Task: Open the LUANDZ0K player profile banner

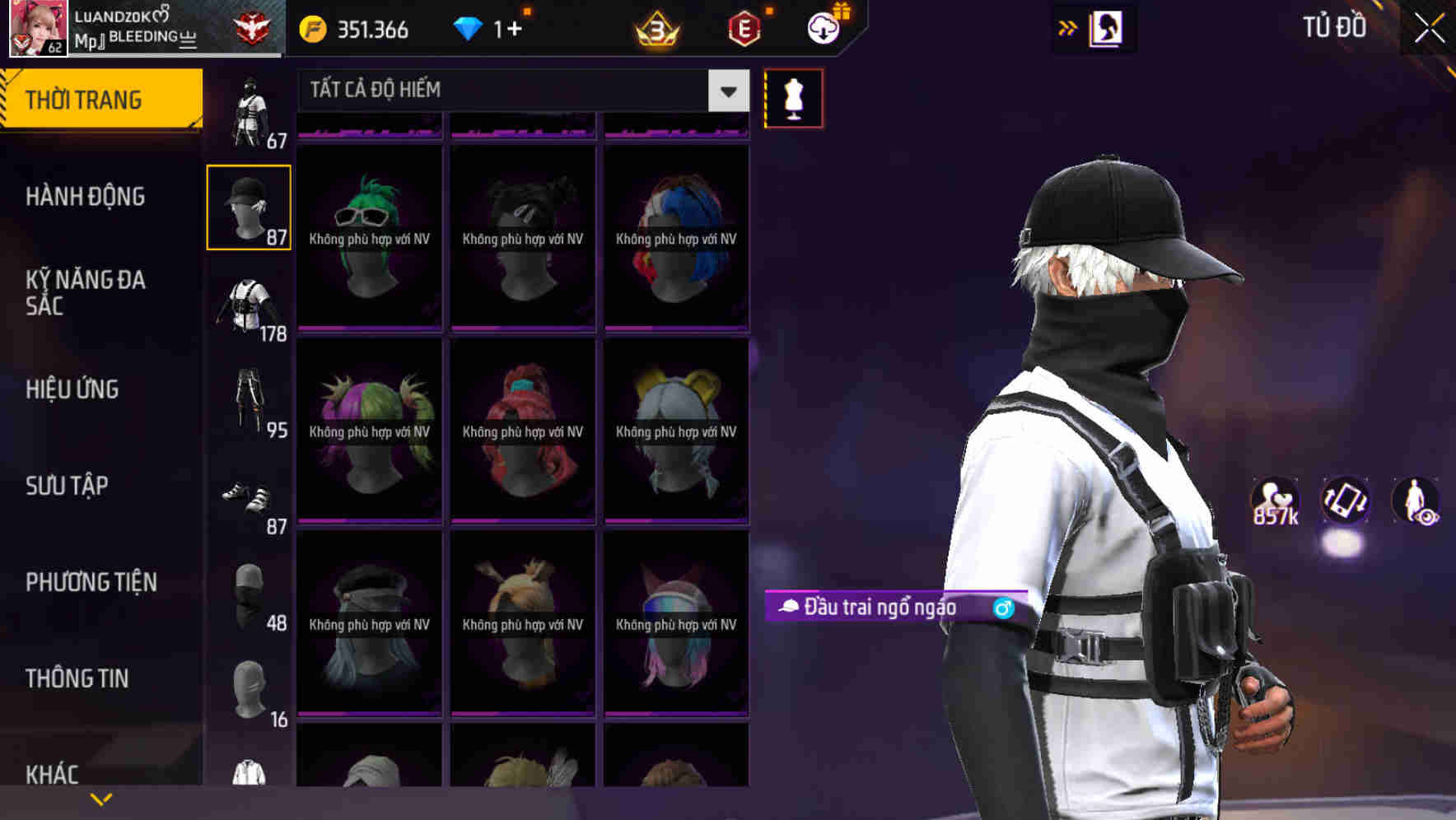Action: coord(115,27)
